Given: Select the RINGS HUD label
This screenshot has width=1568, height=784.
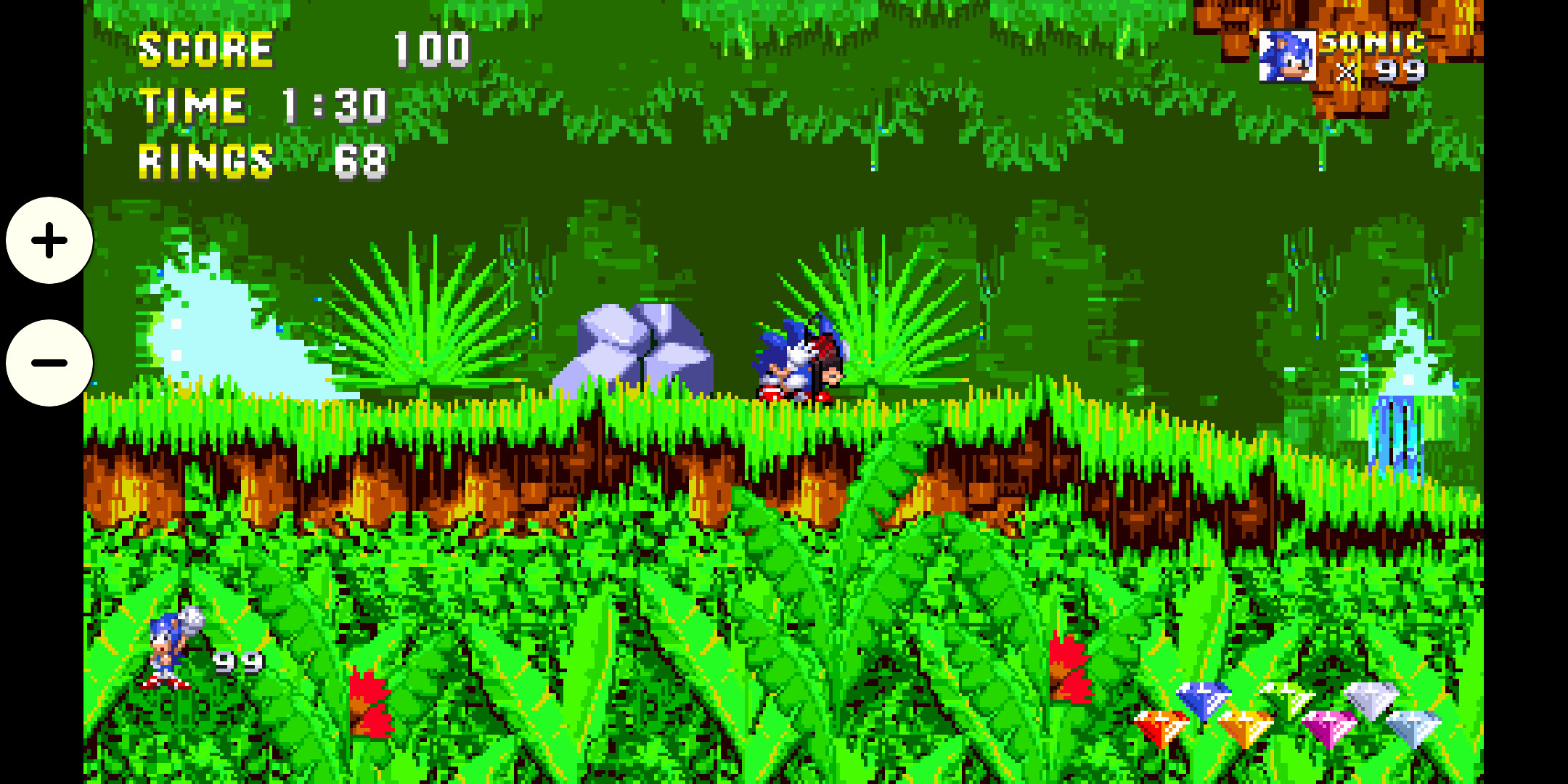Looking at the screenshot, I should (x=205, y=161).
